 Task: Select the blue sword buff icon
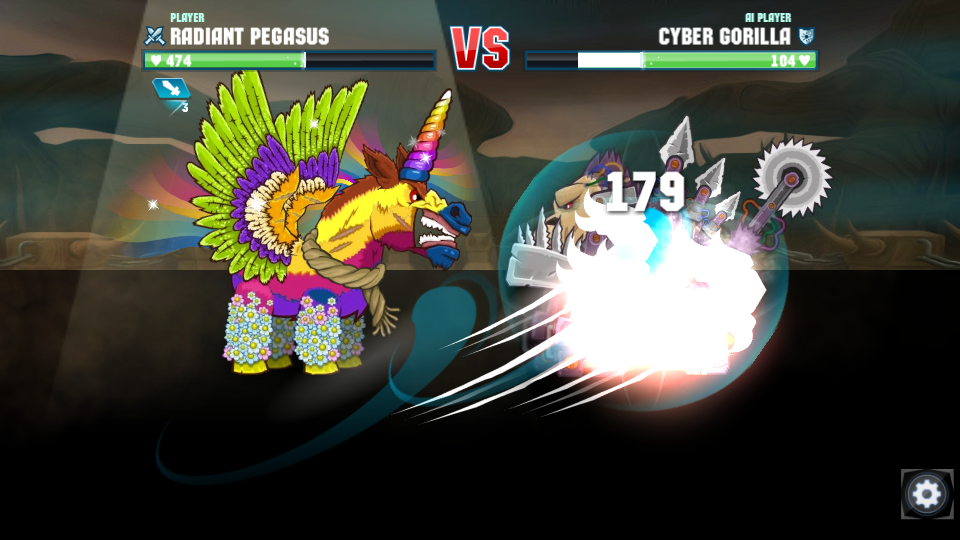click(170, 90)
